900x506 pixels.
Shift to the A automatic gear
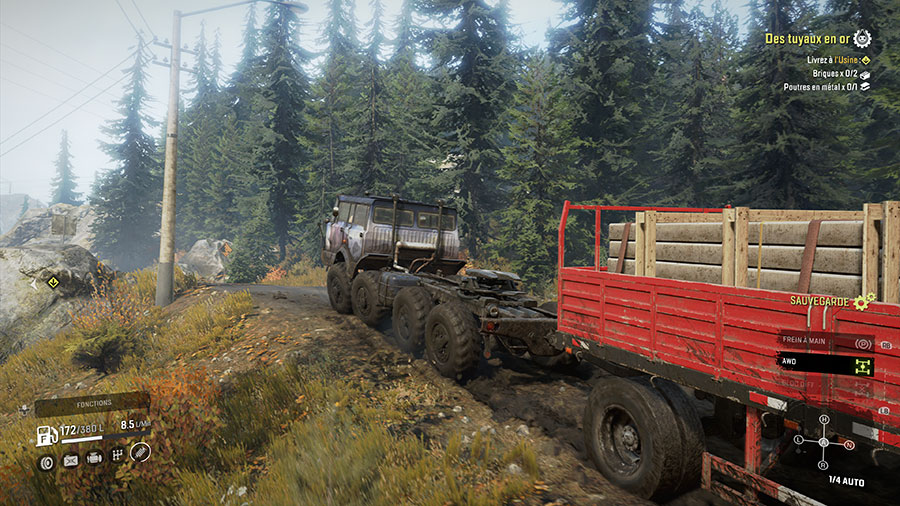coord(823,442)
